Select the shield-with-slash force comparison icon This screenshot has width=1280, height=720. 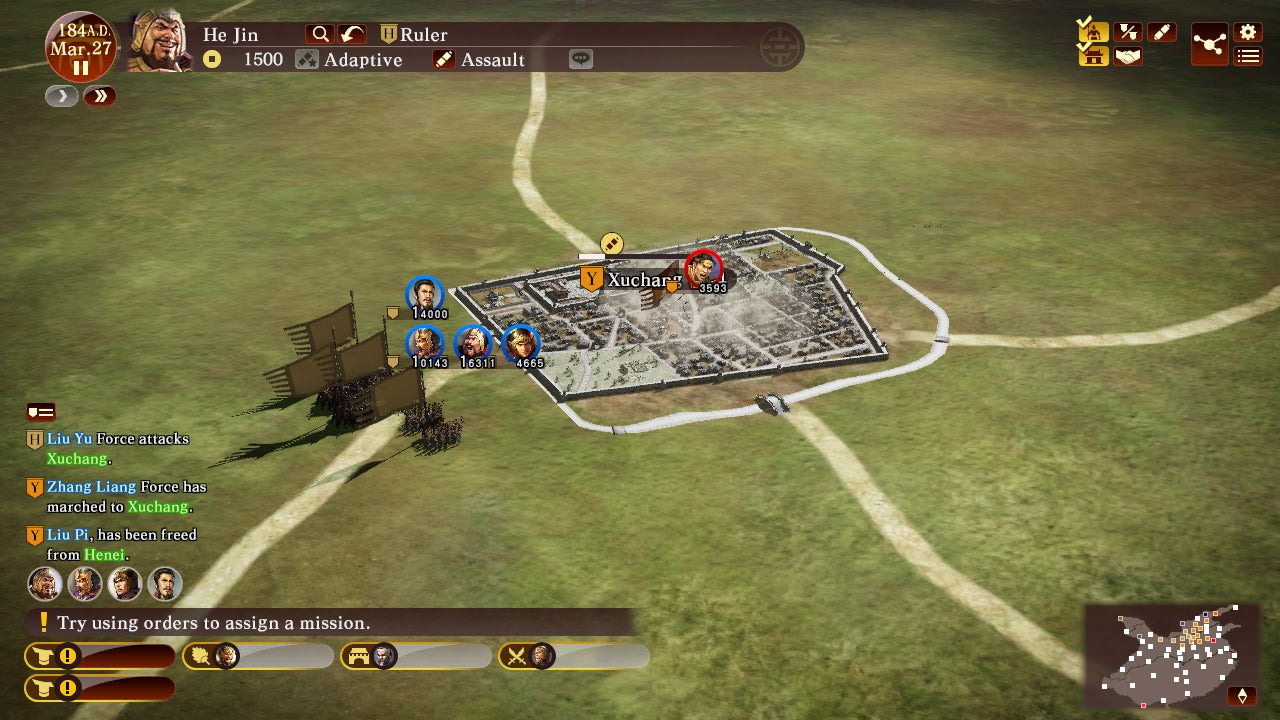[x=1128, y=31]
